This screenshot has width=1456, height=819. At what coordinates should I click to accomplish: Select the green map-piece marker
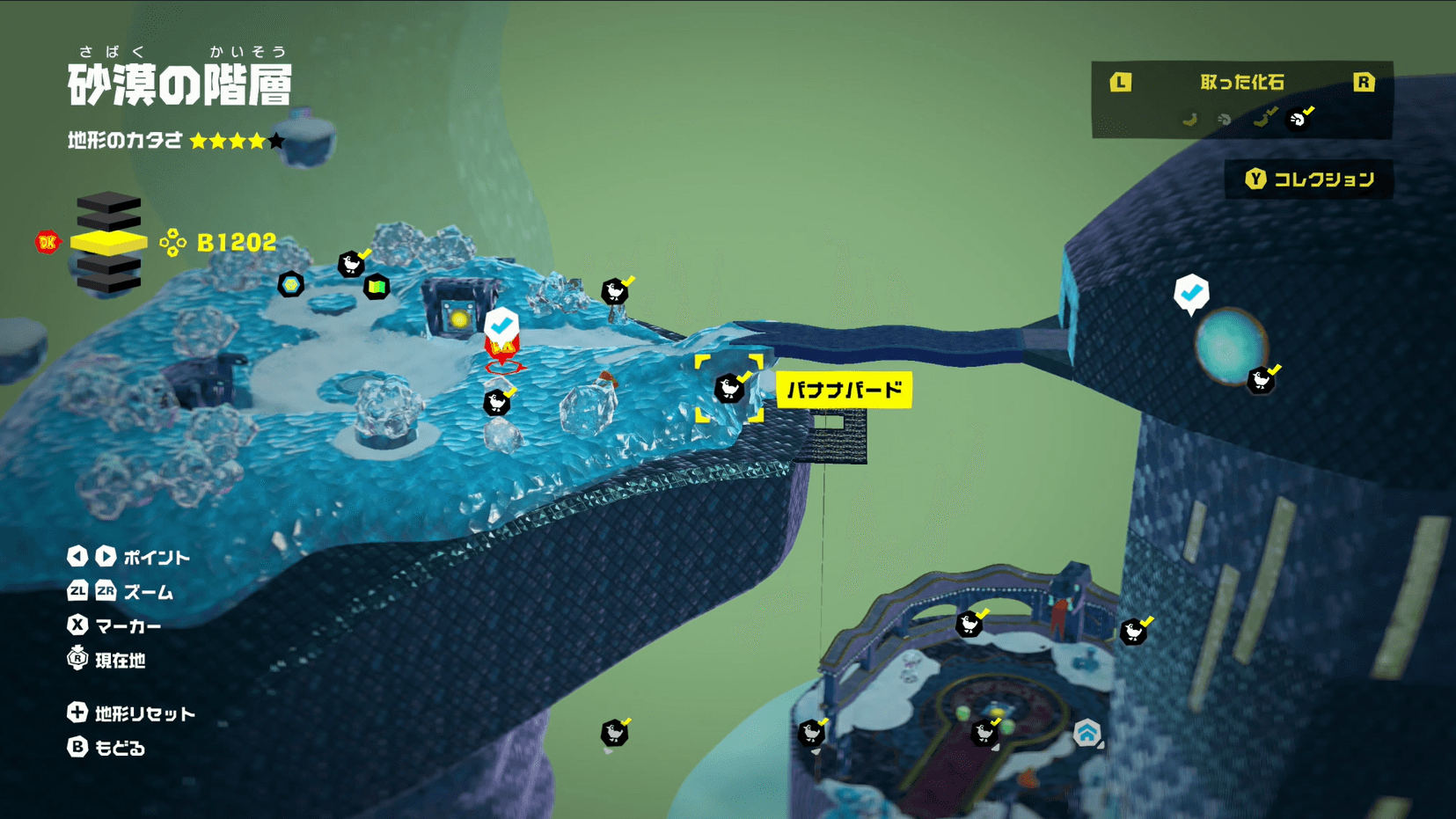[x=377, y=286]
